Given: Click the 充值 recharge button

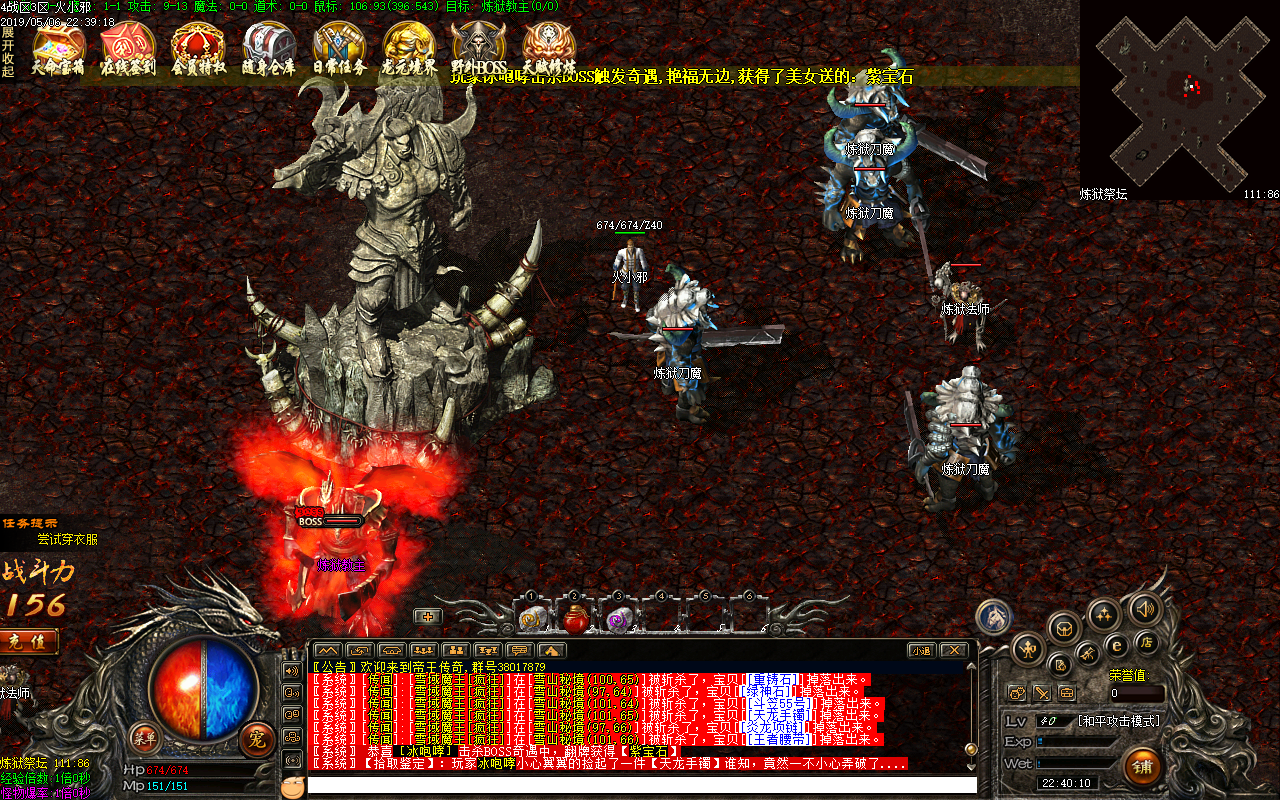Looking at the screenshot, I should coord(26,642).
